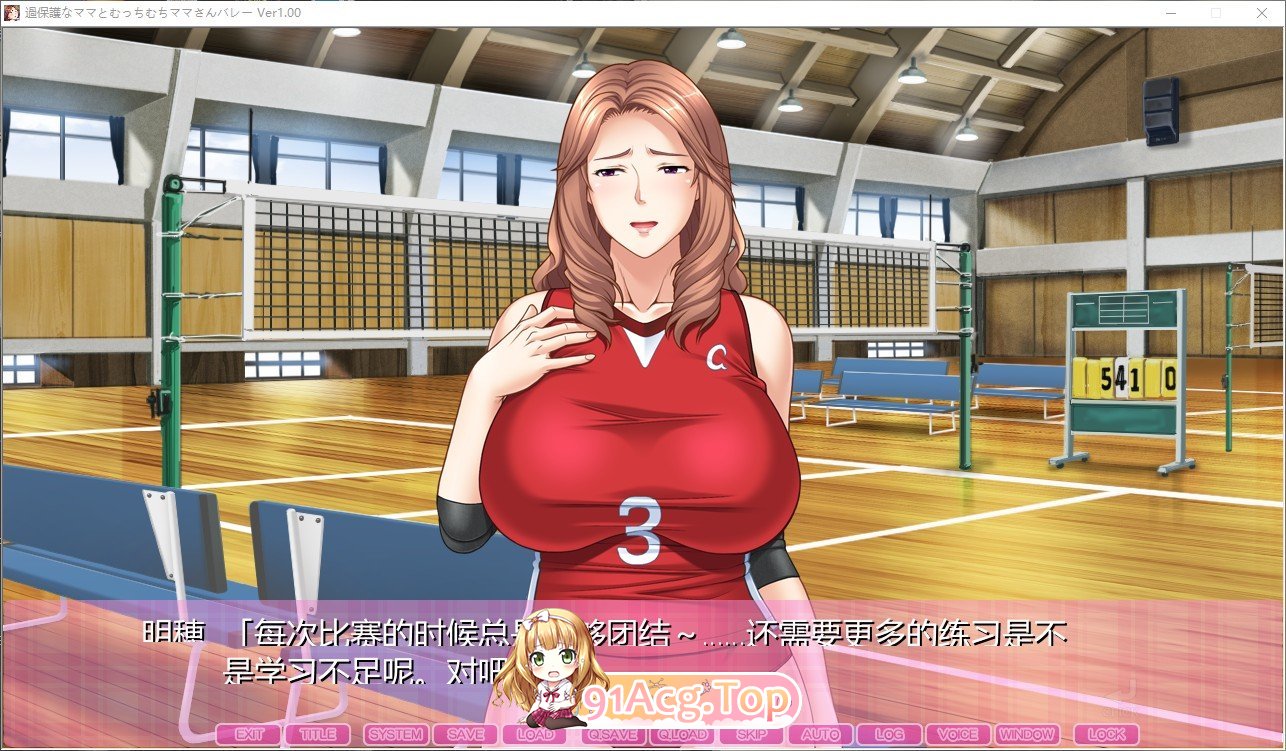Load latest quicksave via Q.LOAD
This screenshot has height=751, width=1286.
pyautogui.click(x=684, y=733)
